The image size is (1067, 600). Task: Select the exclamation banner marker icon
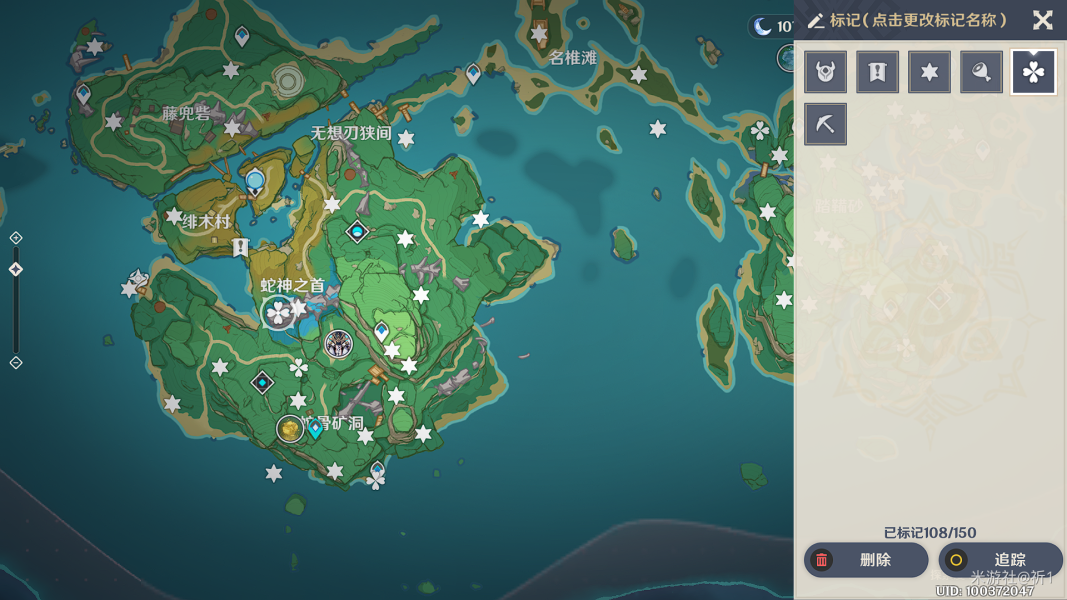[877, 72]
